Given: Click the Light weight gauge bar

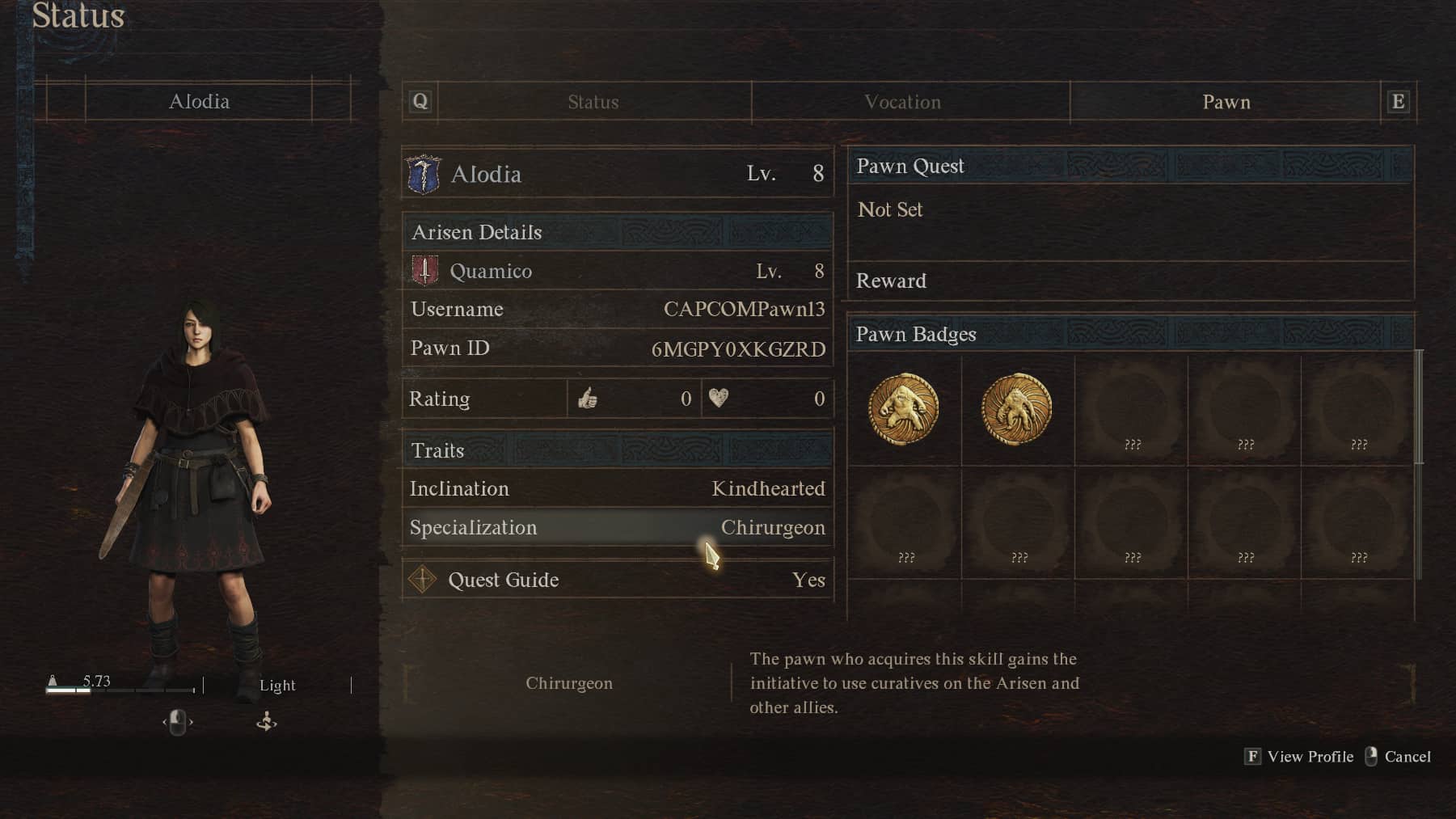Looking at the screenshot, I should (x=121, y=691).
